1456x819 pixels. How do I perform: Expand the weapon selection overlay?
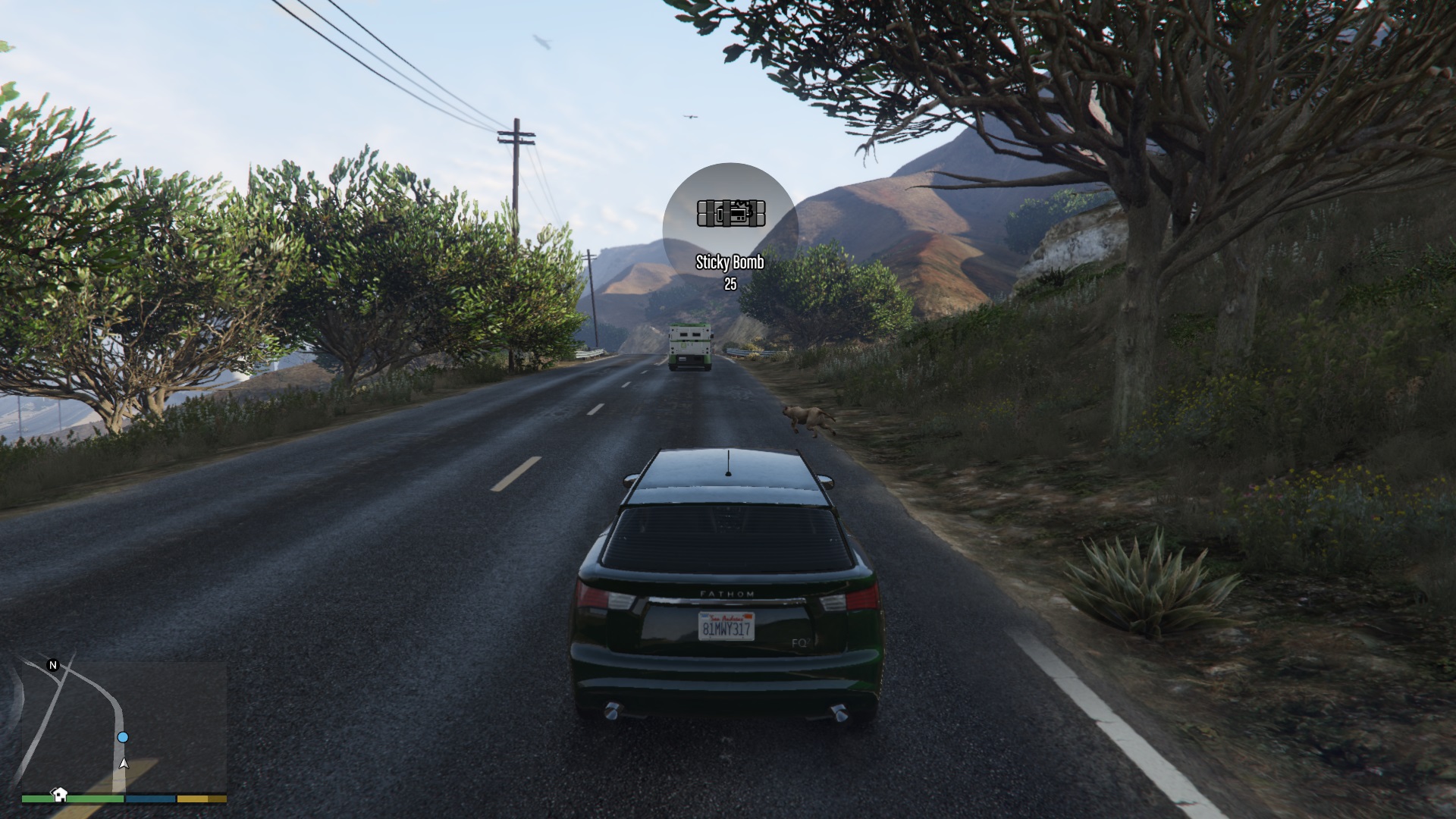click(x=730, y=227)
